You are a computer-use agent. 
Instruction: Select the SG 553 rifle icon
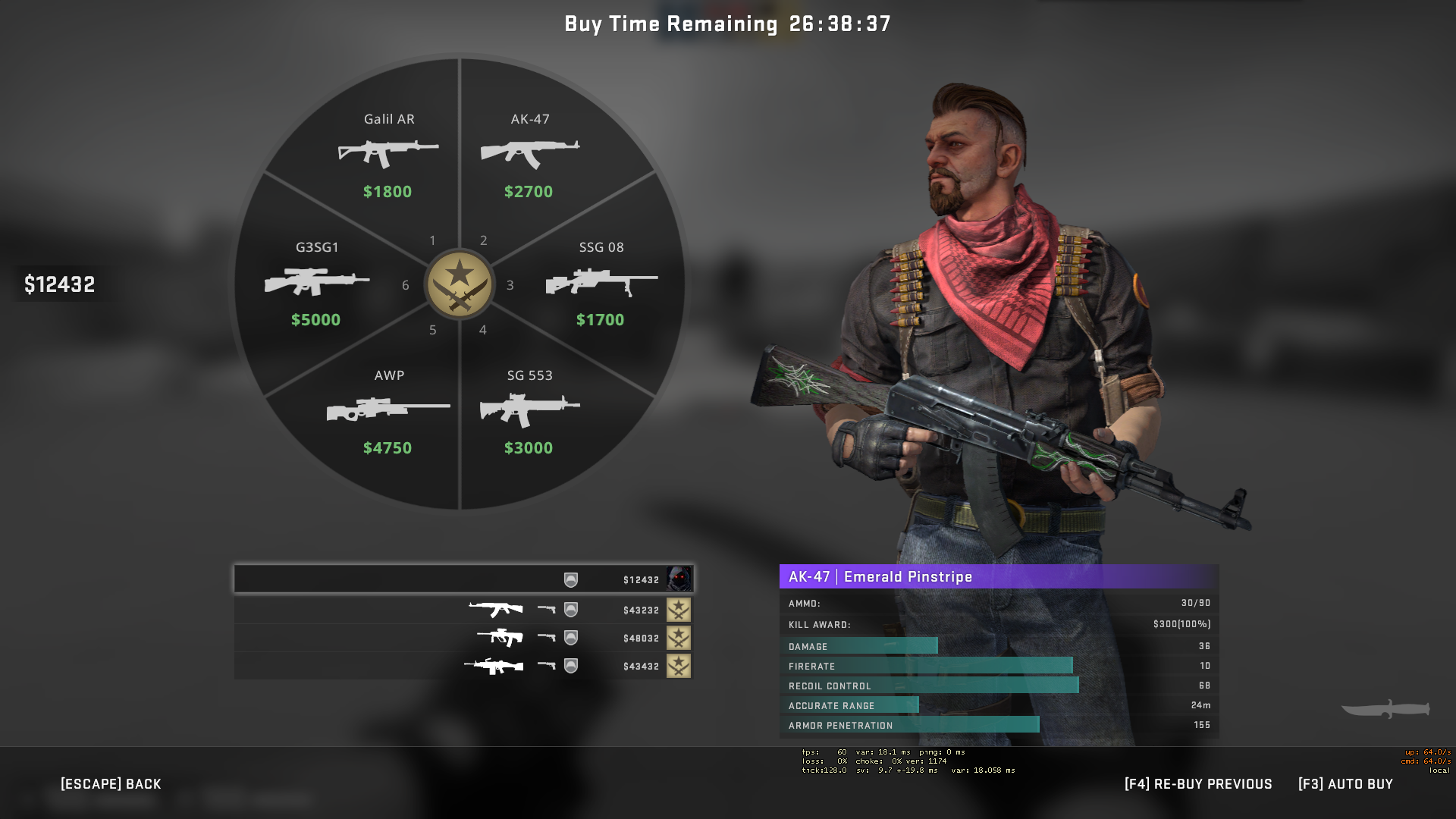(529, 408)
